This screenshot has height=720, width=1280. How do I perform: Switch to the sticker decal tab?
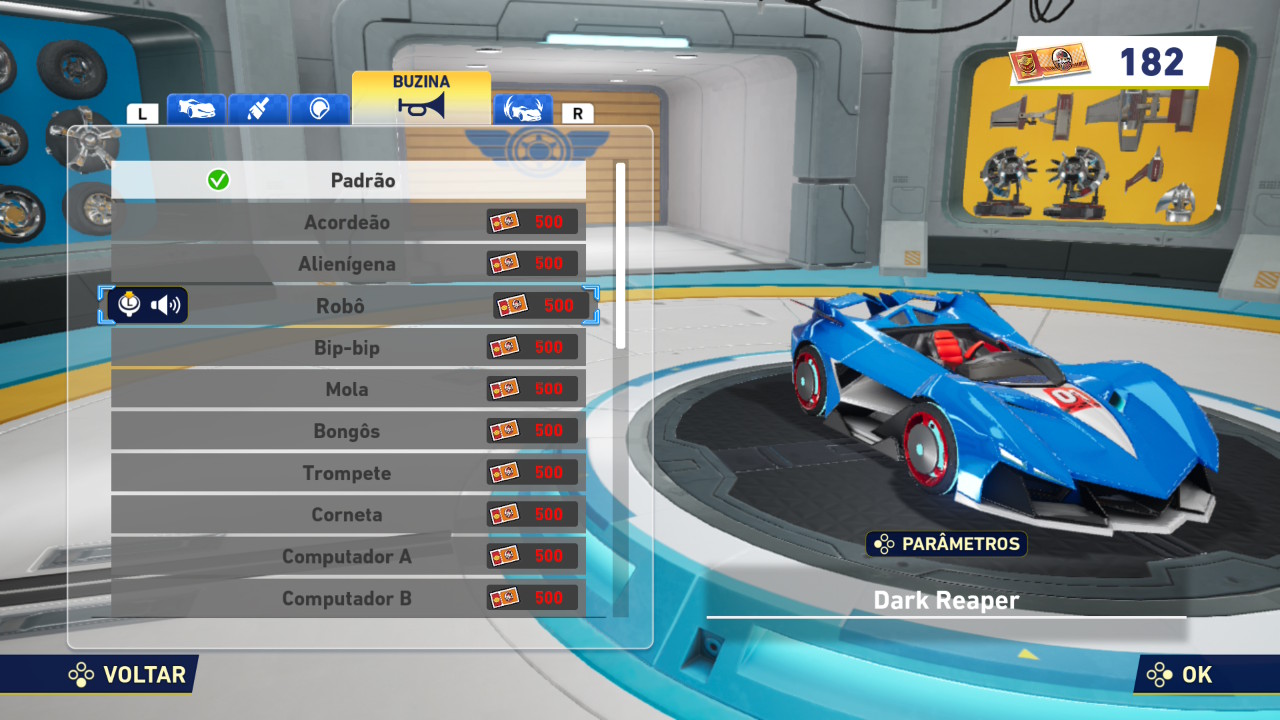[x=319, y=109]
